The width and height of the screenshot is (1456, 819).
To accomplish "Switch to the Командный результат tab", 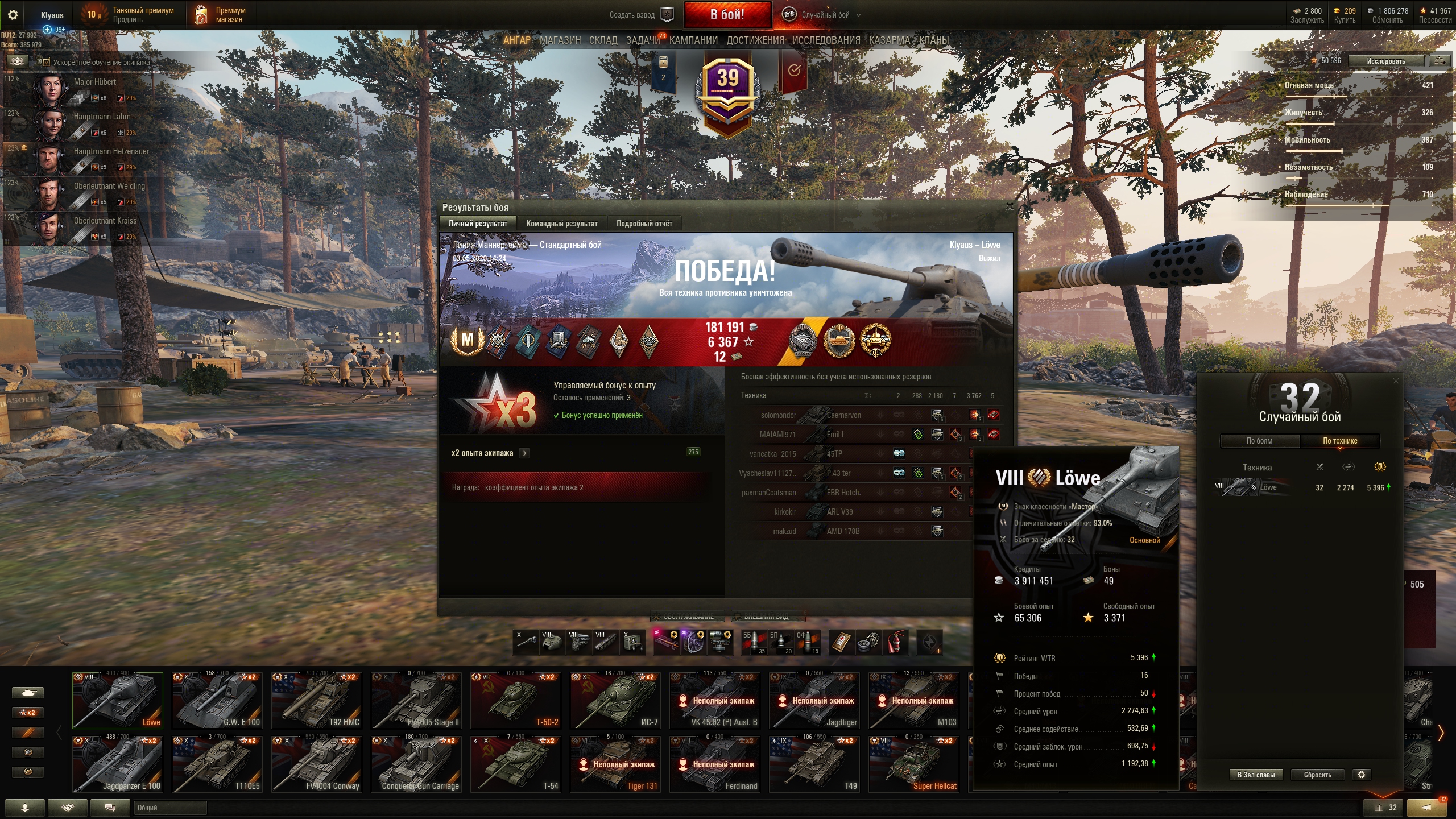I will click(561, 224).
